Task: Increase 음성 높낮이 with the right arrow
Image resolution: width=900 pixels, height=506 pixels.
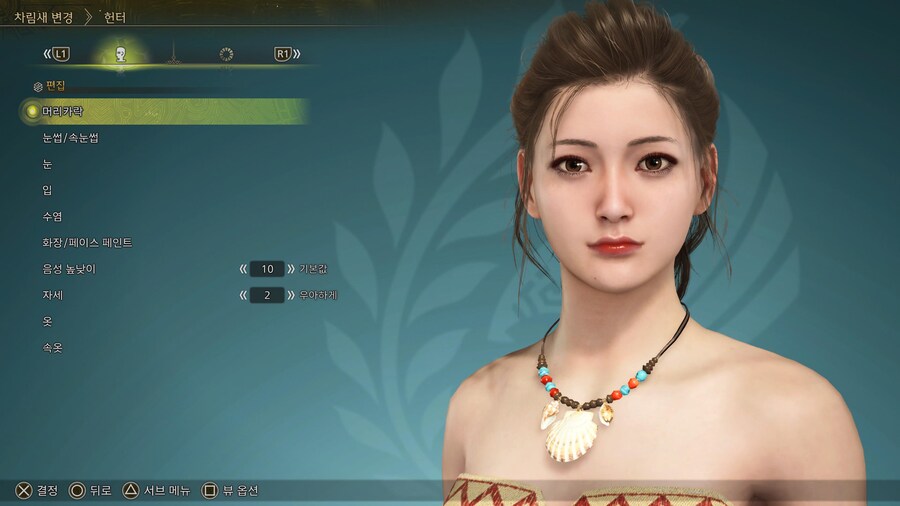Action: (x=291, y=269)
